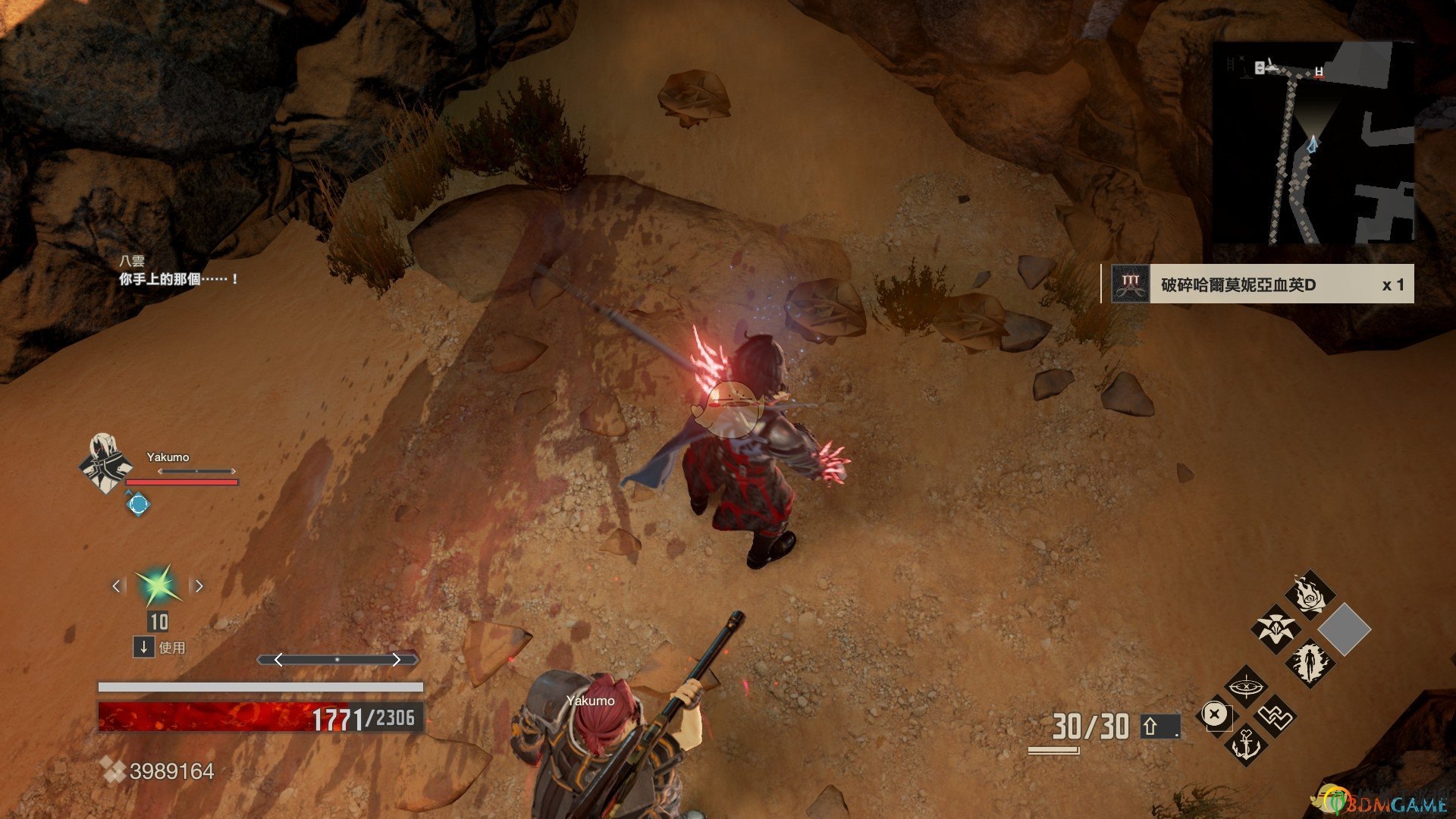Select the empty grey gift slot

pos(1344,629)
